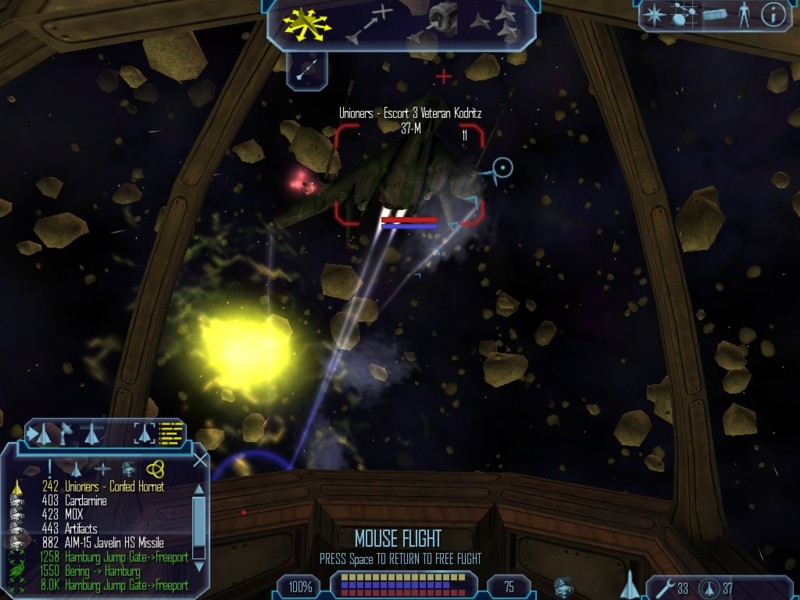The height and width of the screenshot is (600, 800).
Task: Open the Inventory container icon
Action: pyautogui.click(x=713, y=14)
